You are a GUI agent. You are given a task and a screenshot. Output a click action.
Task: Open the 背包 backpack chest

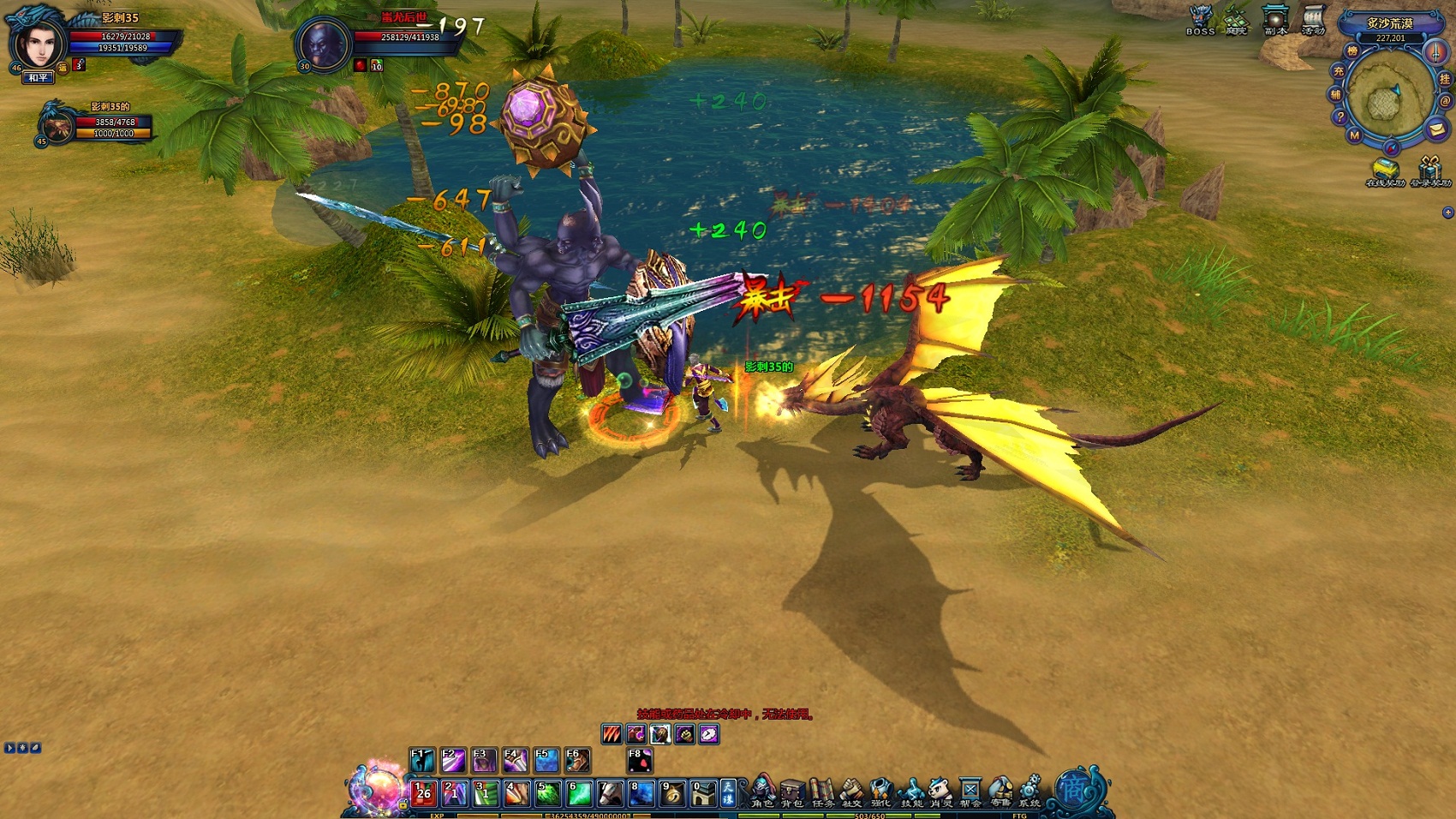[792, 791]
